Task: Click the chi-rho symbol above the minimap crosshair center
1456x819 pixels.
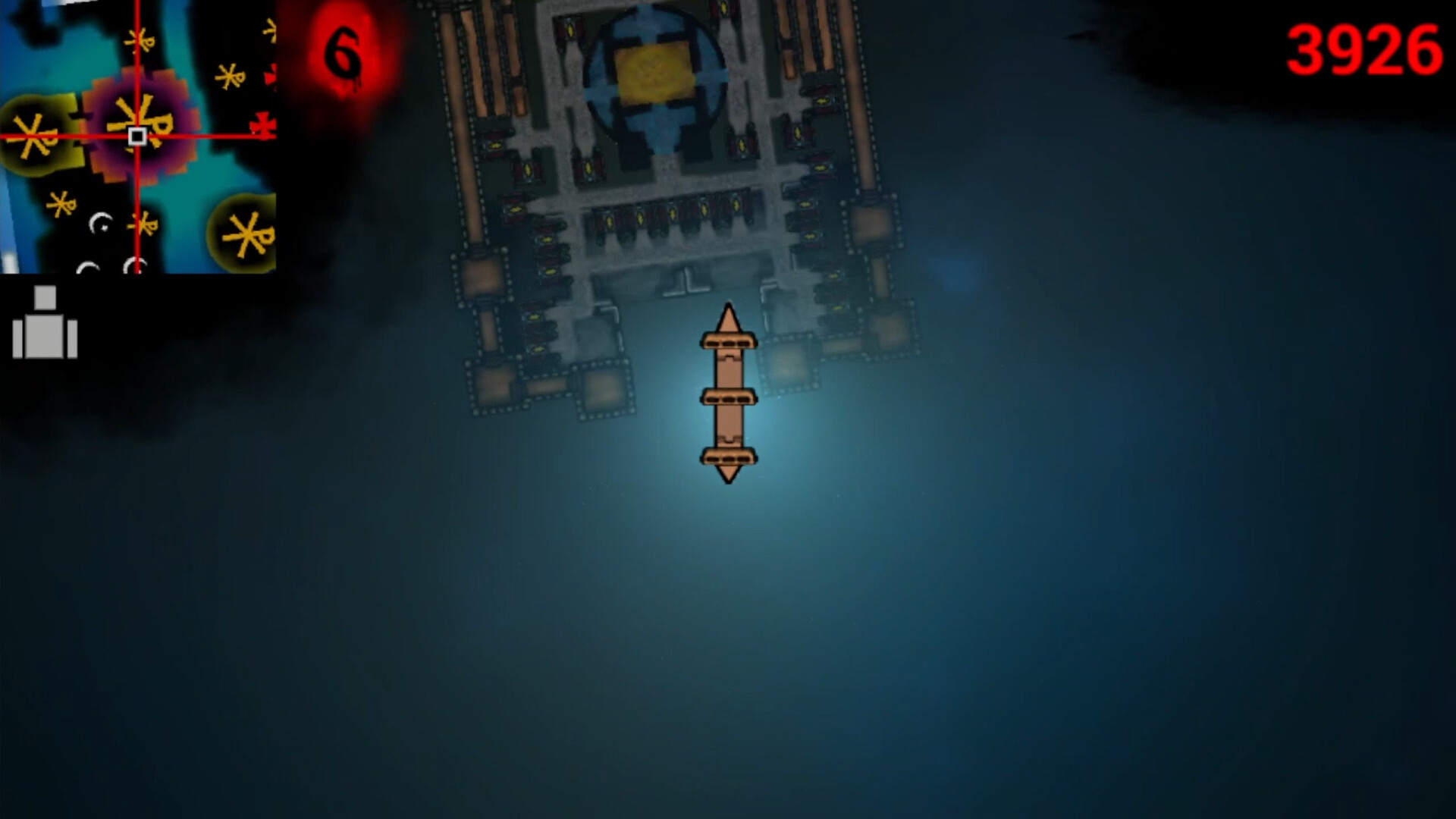Action: pos(140,41)
